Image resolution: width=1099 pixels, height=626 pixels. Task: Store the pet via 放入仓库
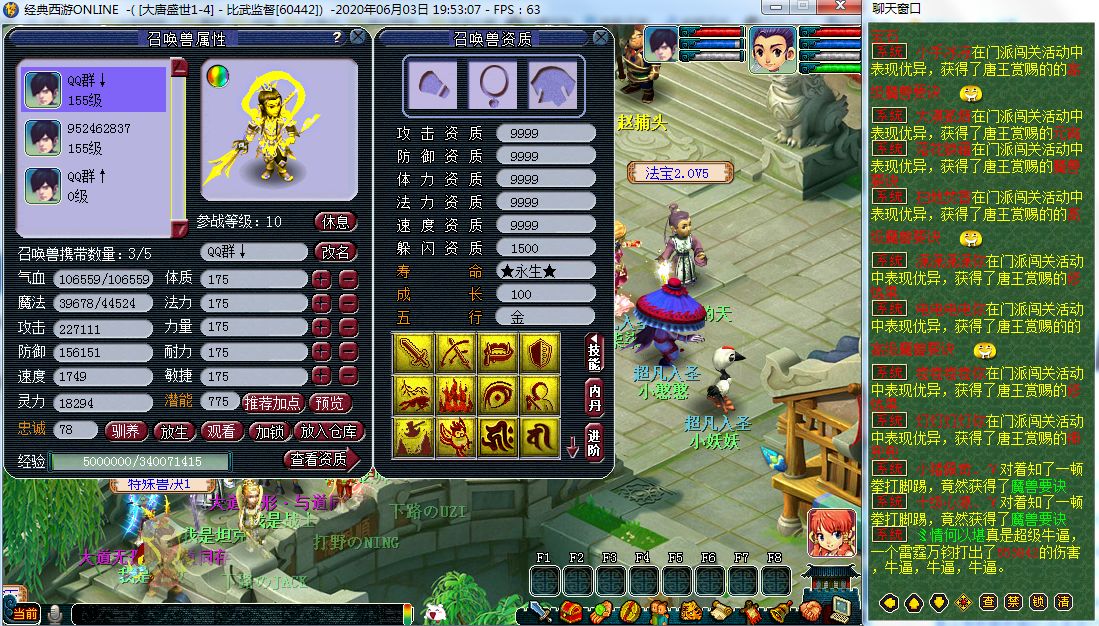pos(329,431)
